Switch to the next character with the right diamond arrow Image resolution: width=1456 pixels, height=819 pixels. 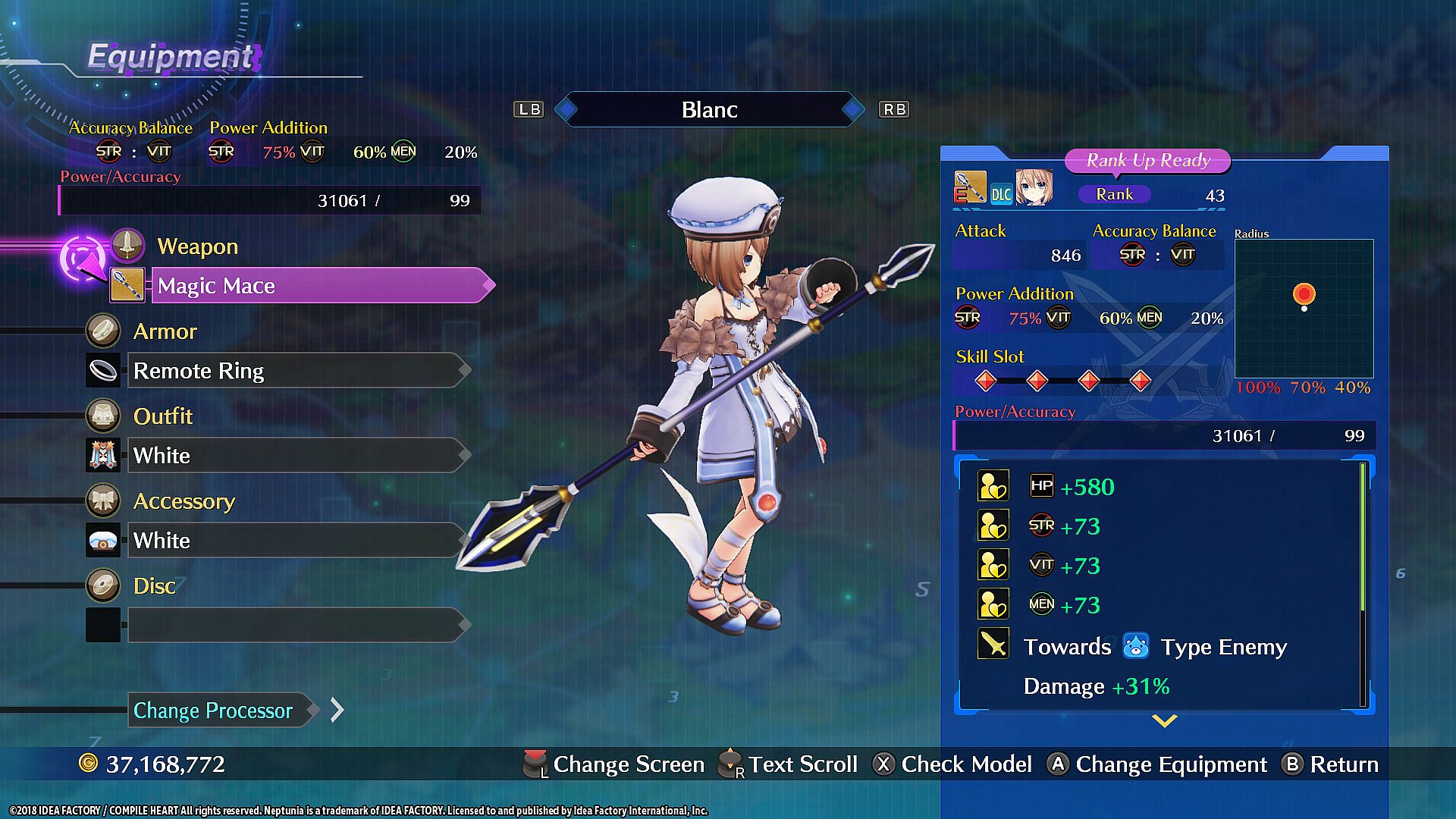pos(853,110)
